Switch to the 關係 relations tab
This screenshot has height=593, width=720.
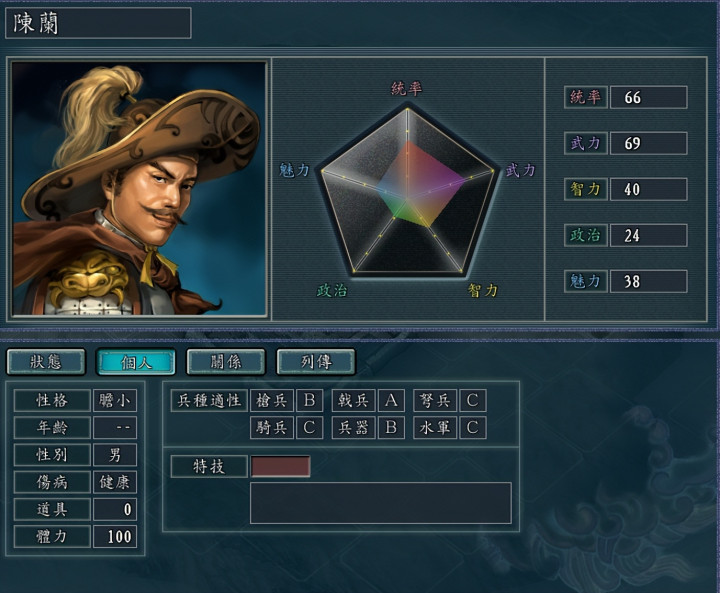[x=226, y=361]
